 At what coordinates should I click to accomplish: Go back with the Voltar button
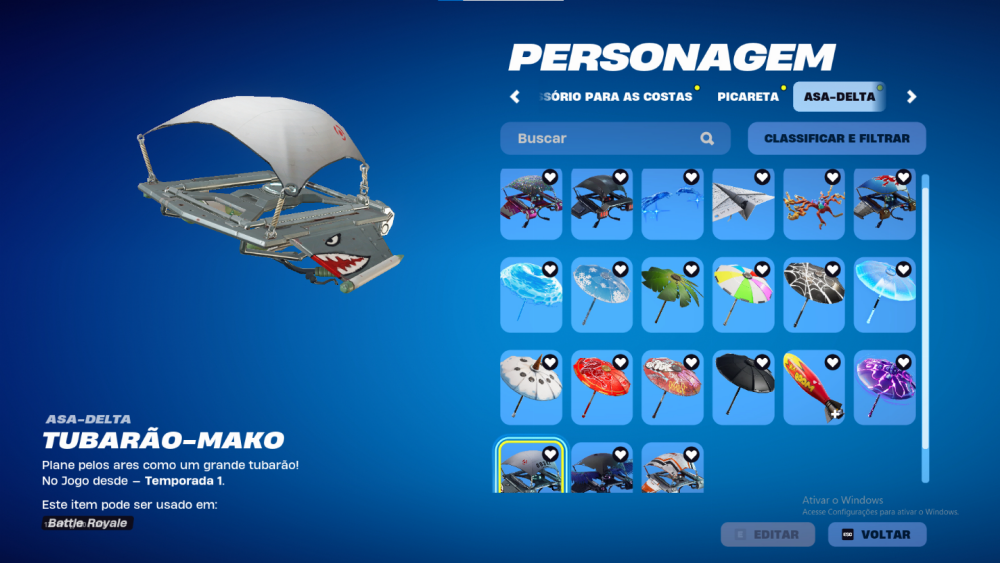click(x=877, y=534)
